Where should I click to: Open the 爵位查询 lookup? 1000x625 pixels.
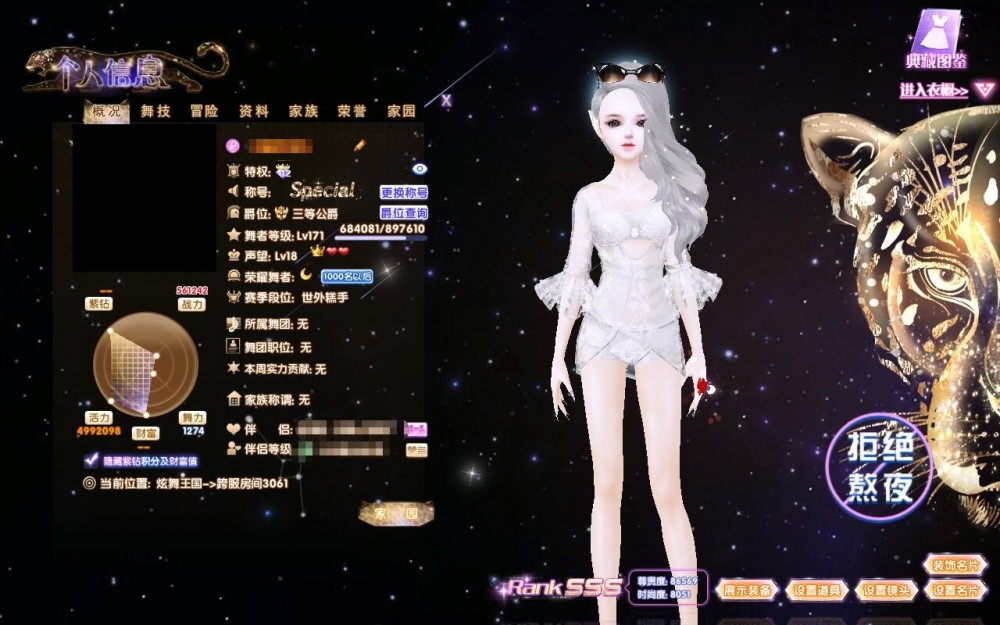404,213
